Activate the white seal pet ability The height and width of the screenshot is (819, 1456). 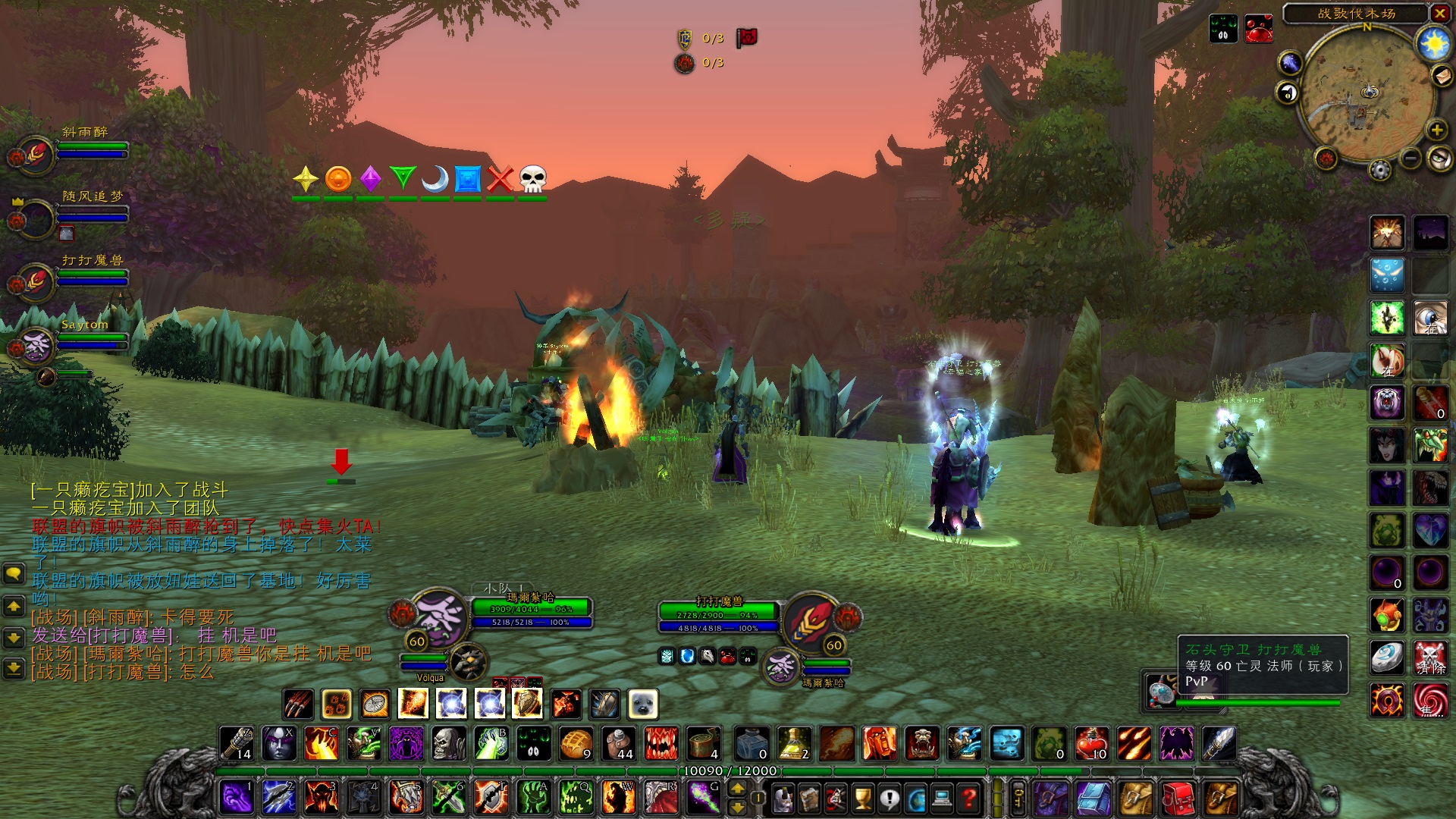point(643,704)
